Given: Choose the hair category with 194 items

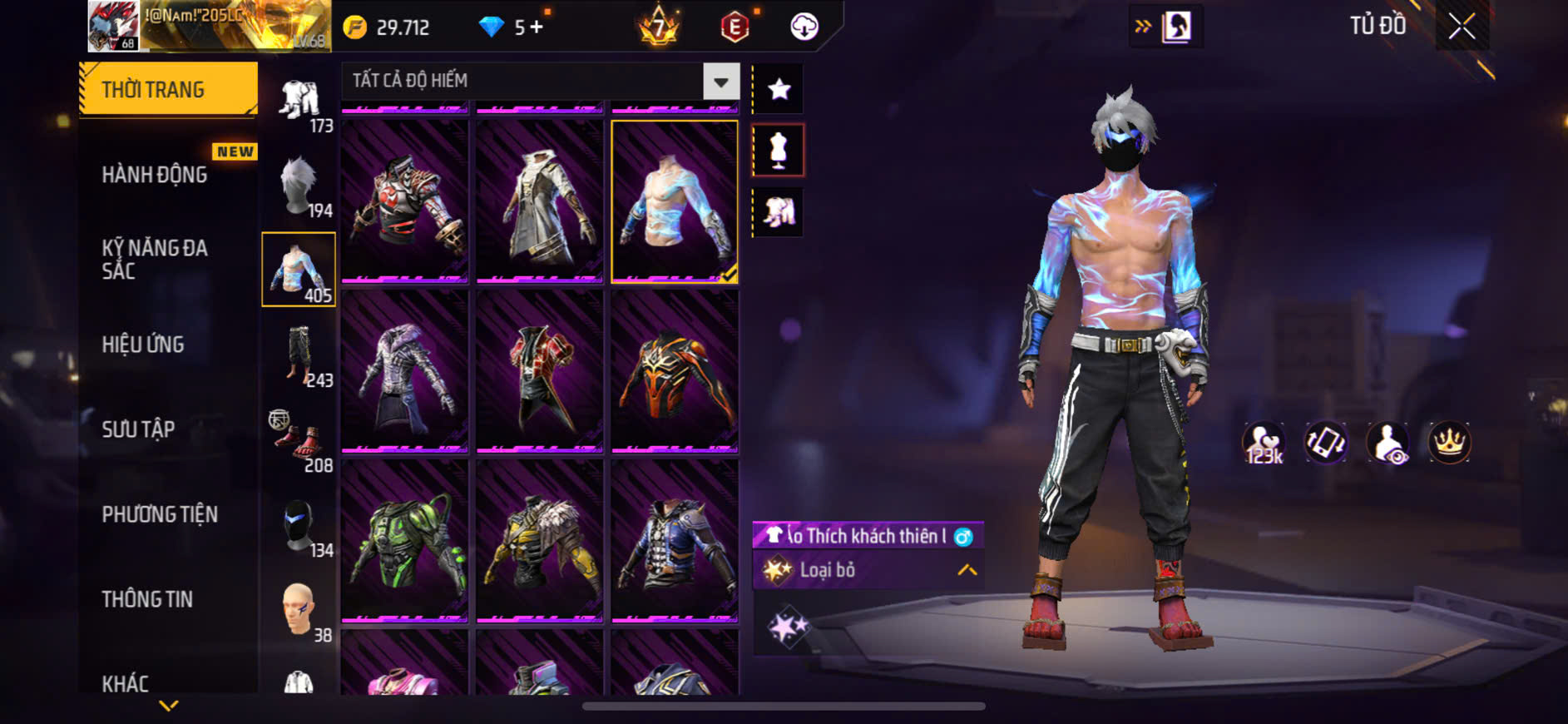Looking at the screenshot, I should 299,186.
